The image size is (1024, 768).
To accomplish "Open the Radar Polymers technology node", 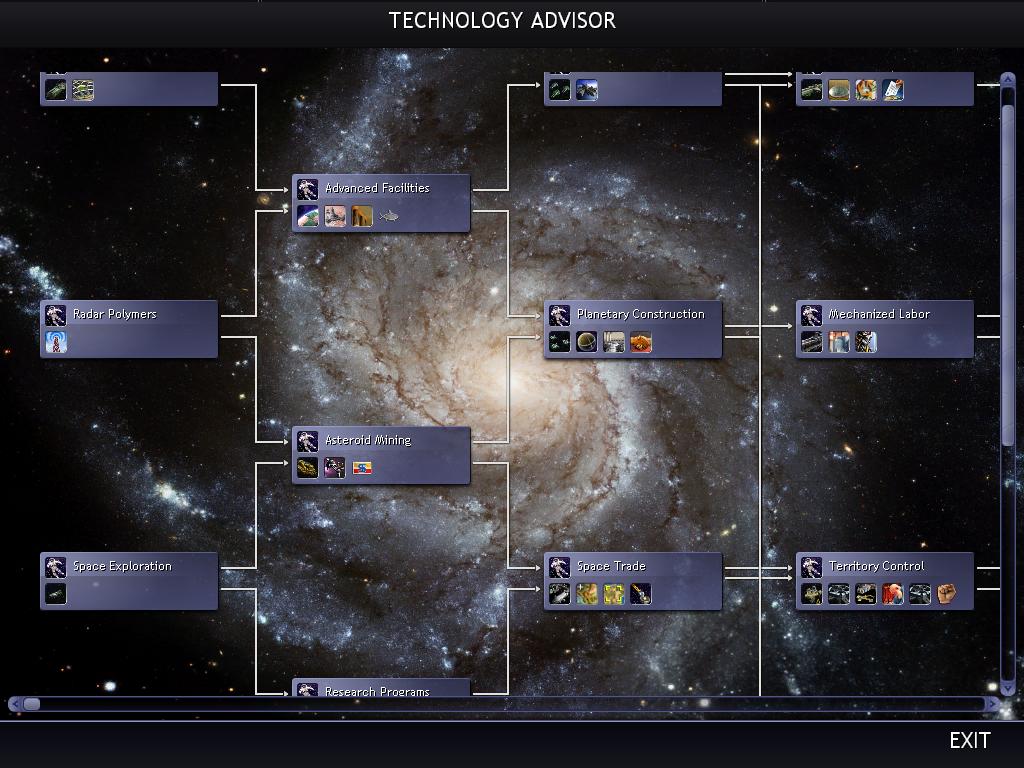I will 114,314.
